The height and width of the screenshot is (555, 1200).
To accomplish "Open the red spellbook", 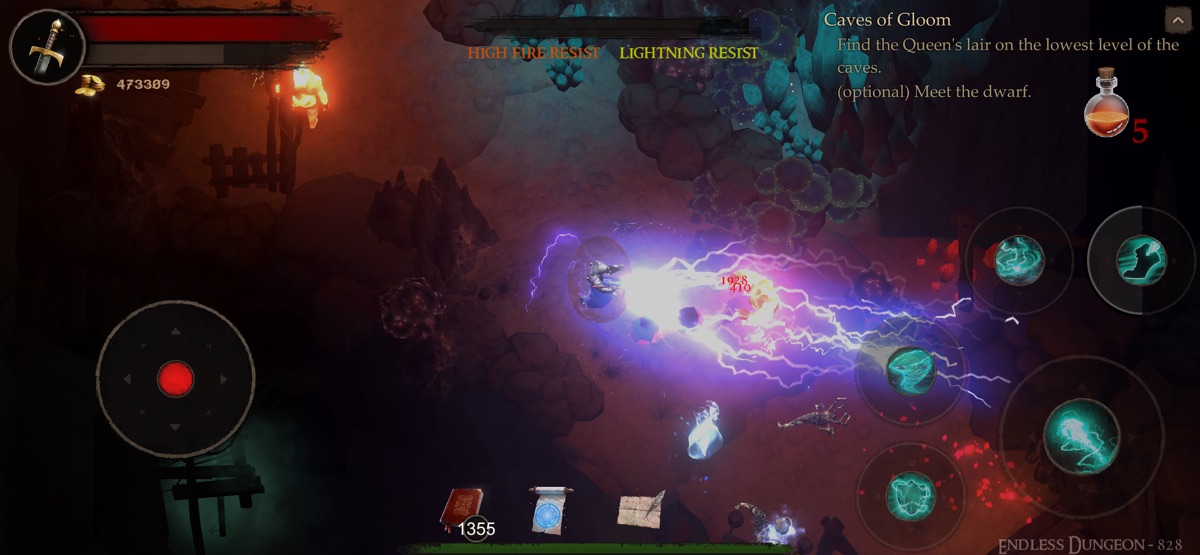I will pyautogui.click(x=462, y=509).
